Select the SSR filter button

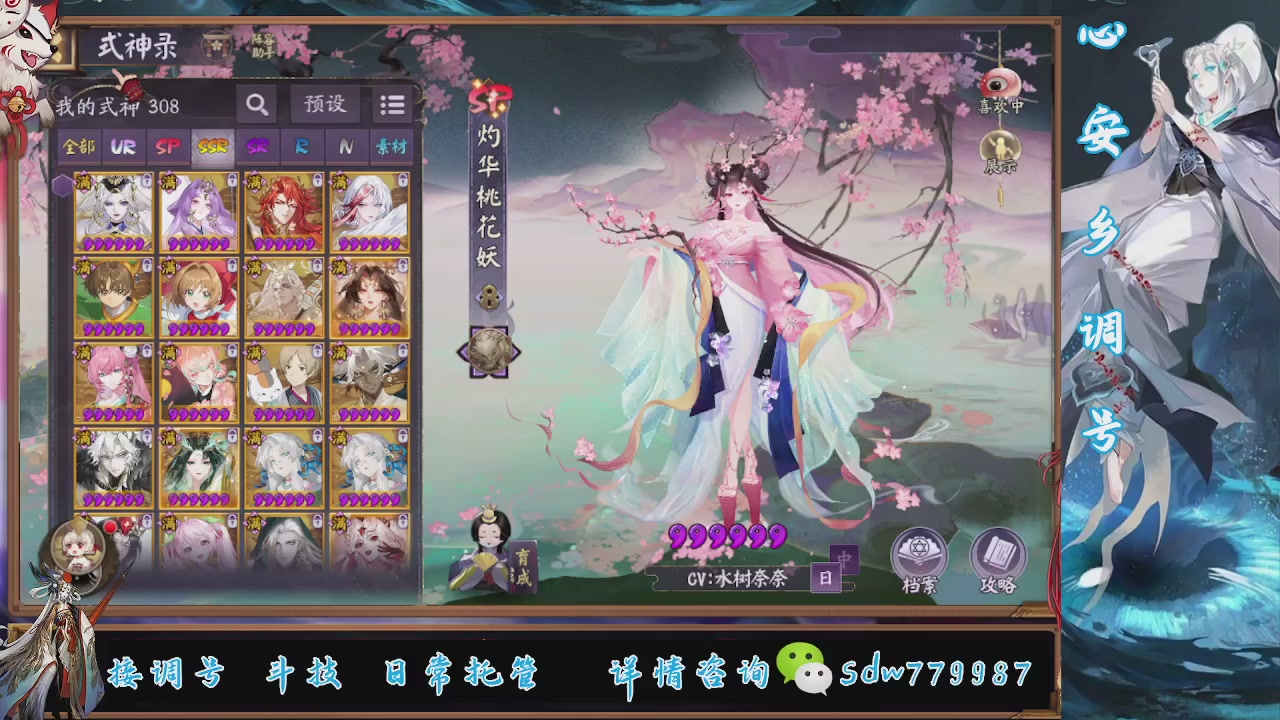point(212,147)
